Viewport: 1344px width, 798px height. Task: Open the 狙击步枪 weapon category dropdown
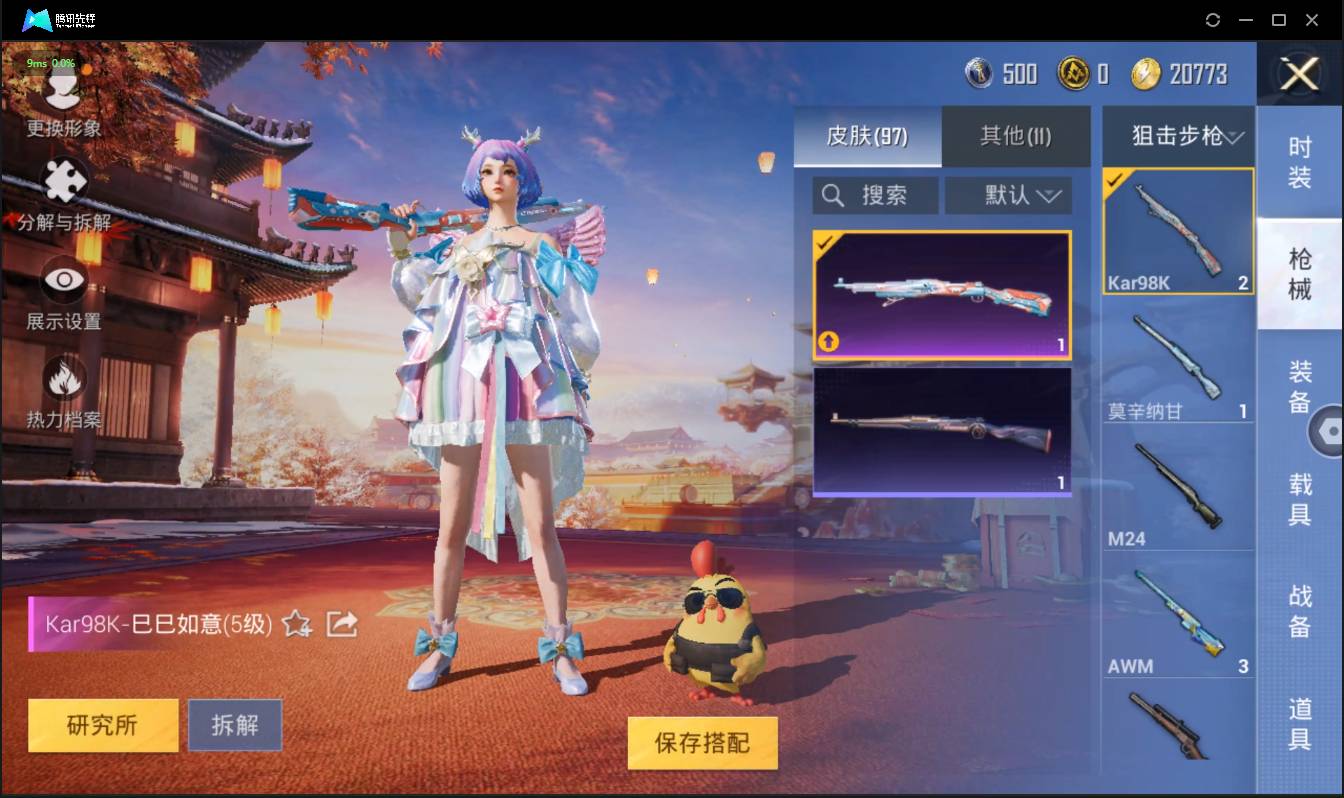[x=1177, y=136]
